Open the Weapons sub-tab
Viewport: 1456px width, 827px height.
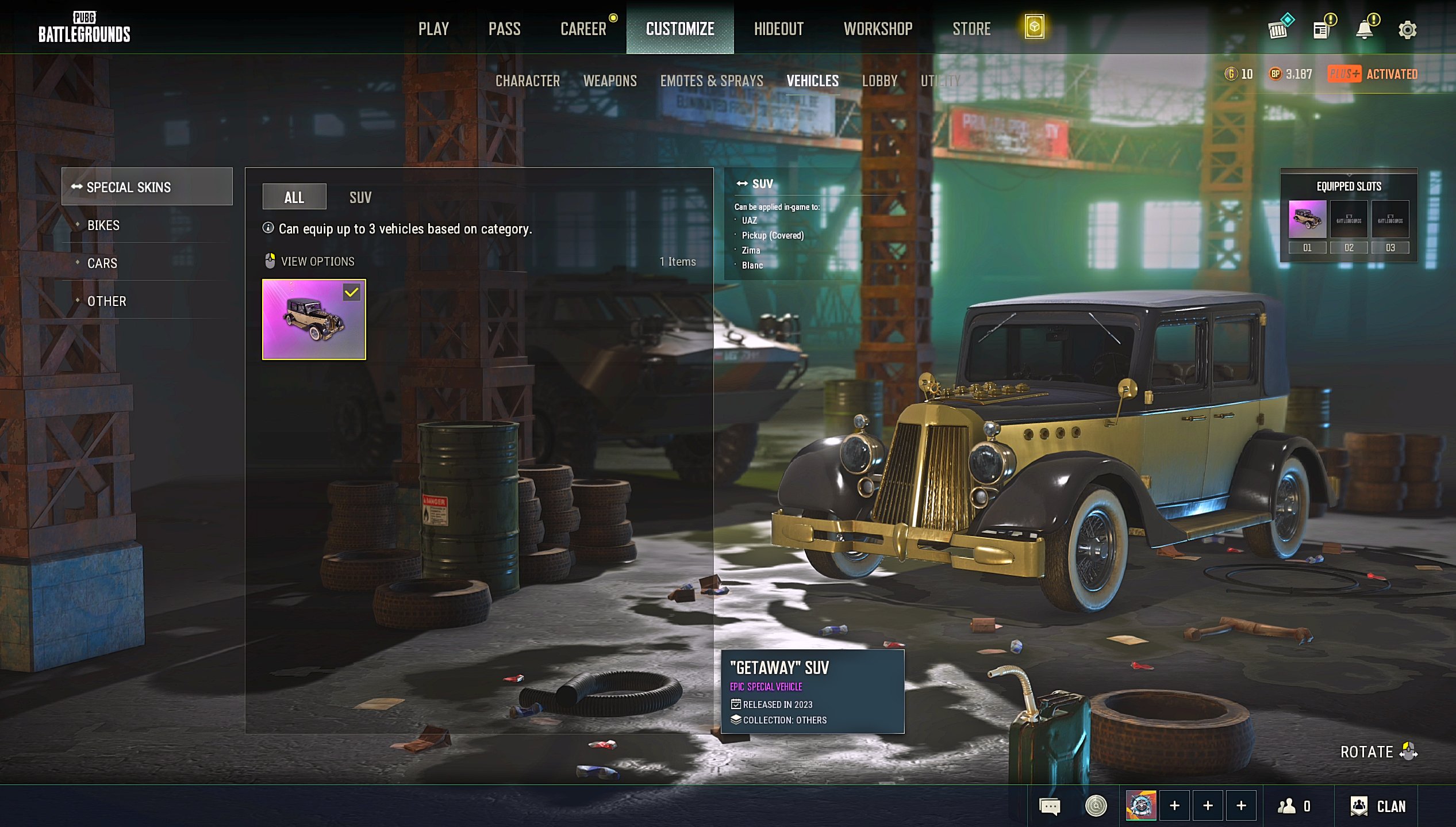610,81
